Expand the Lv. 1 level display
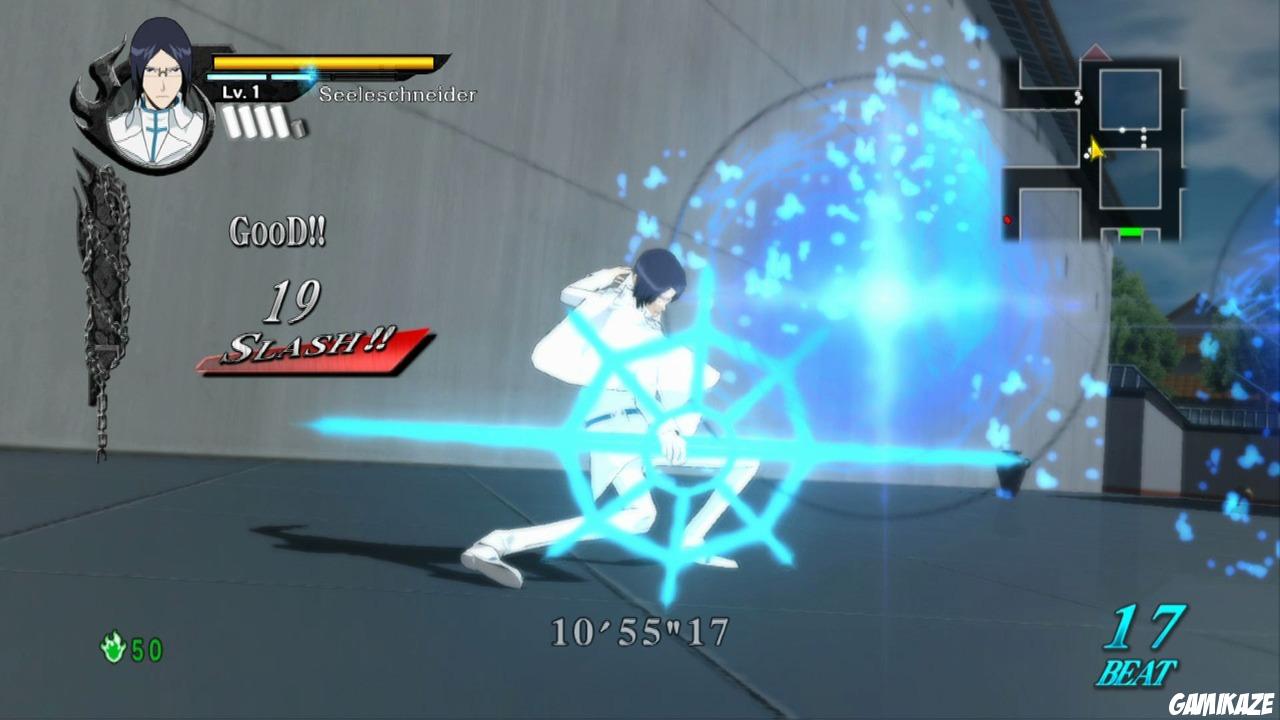Image resolution: width=1280 pixels, height=720 pixels. [x=240, y=93]
